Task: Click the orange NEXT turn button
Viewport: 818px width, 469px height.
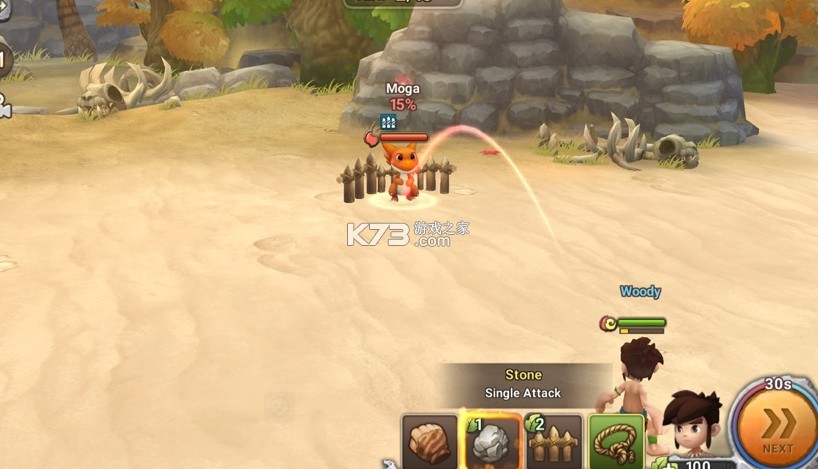Action: coord(777,426)
